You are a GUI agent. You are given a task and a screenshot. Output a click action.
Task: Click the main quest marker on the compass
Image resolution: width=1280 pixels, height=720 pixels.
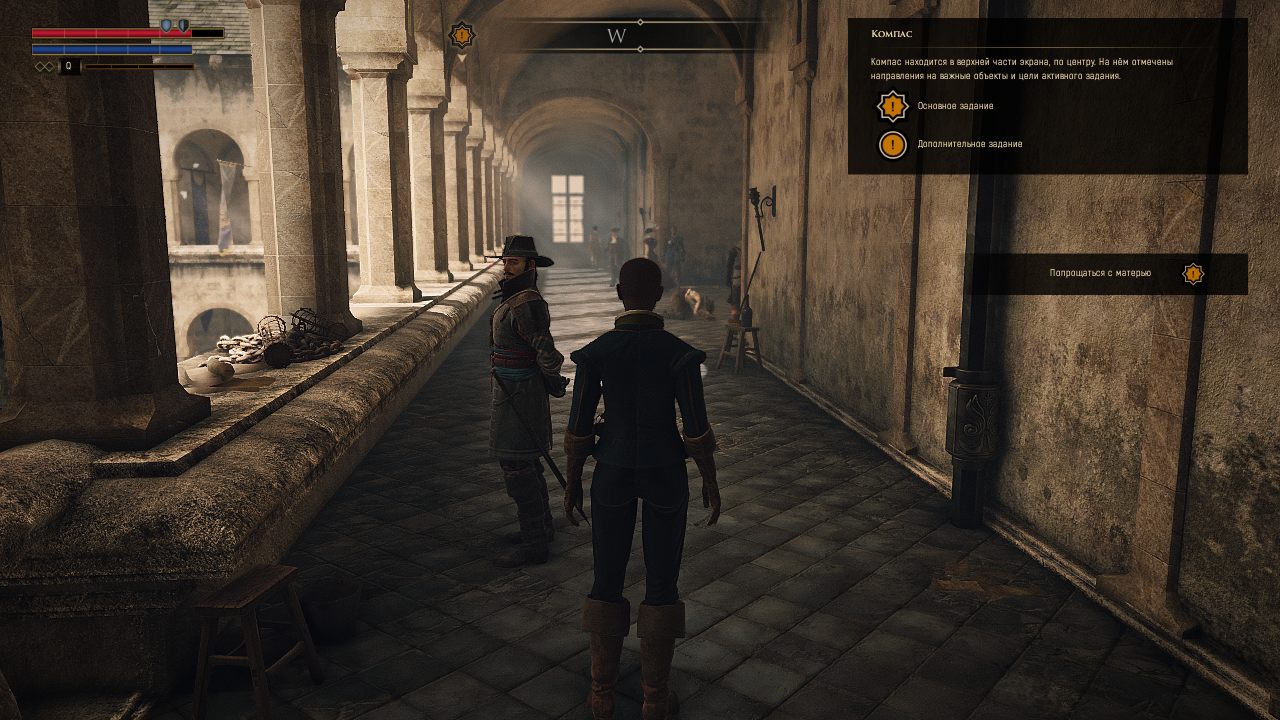point(462,35)
